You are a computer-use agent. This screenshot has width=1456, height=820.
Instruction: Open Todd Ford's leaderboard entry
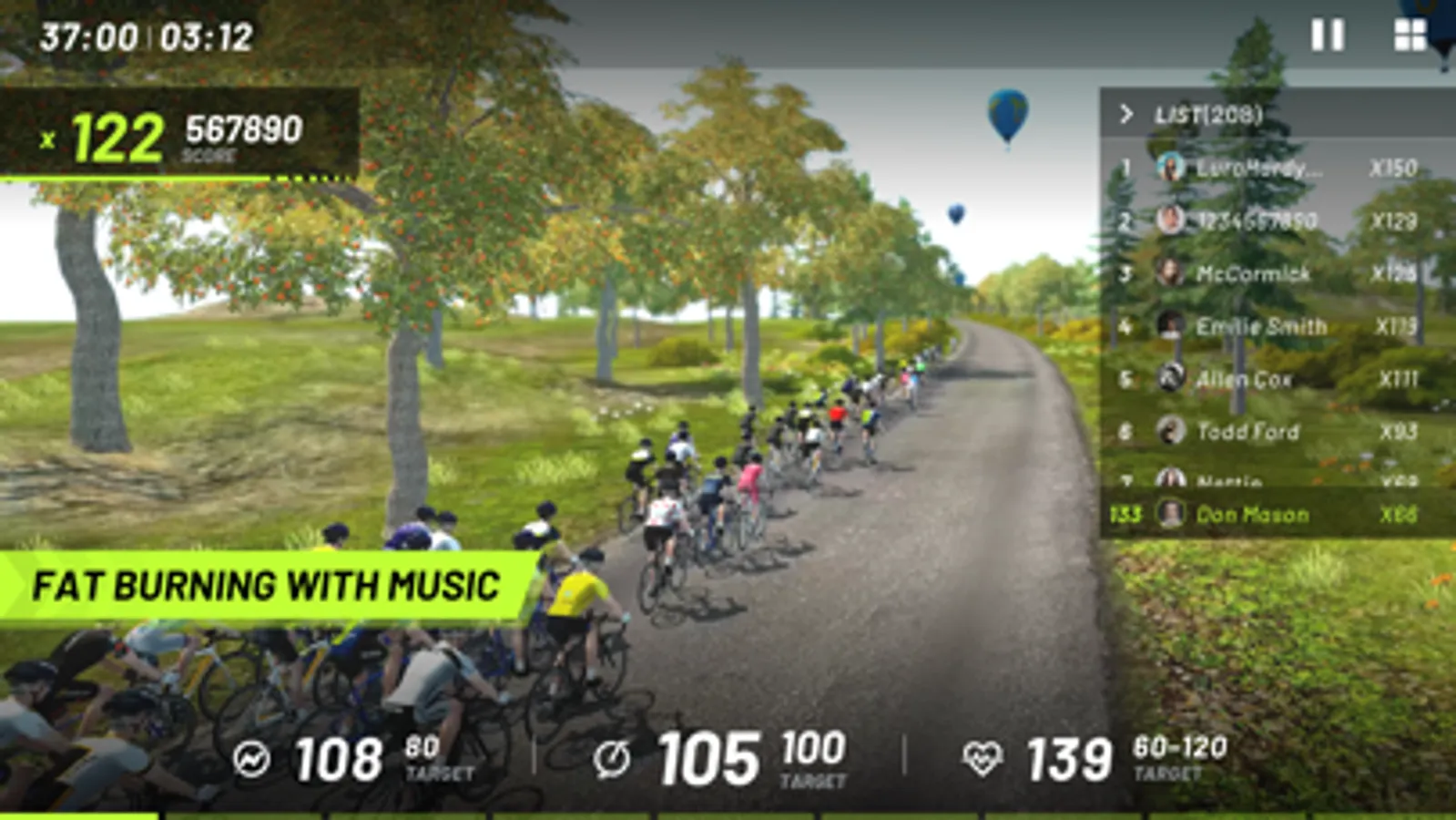1275,432
